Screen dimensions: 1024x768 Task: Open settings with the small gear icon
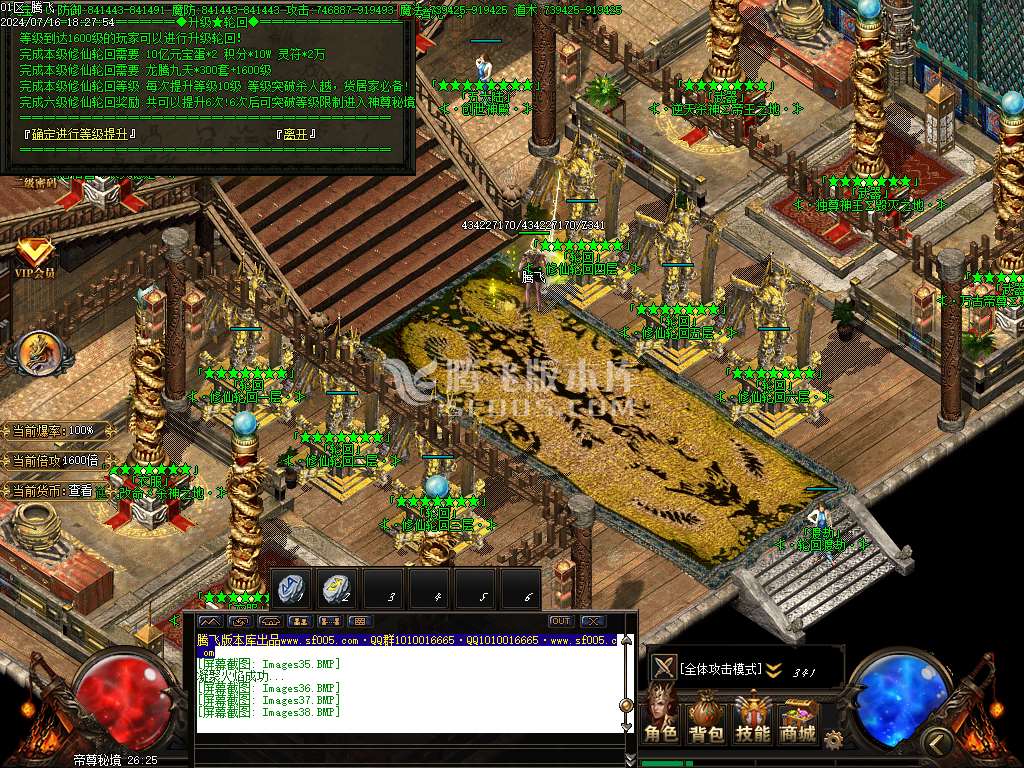tap(832, 739)
